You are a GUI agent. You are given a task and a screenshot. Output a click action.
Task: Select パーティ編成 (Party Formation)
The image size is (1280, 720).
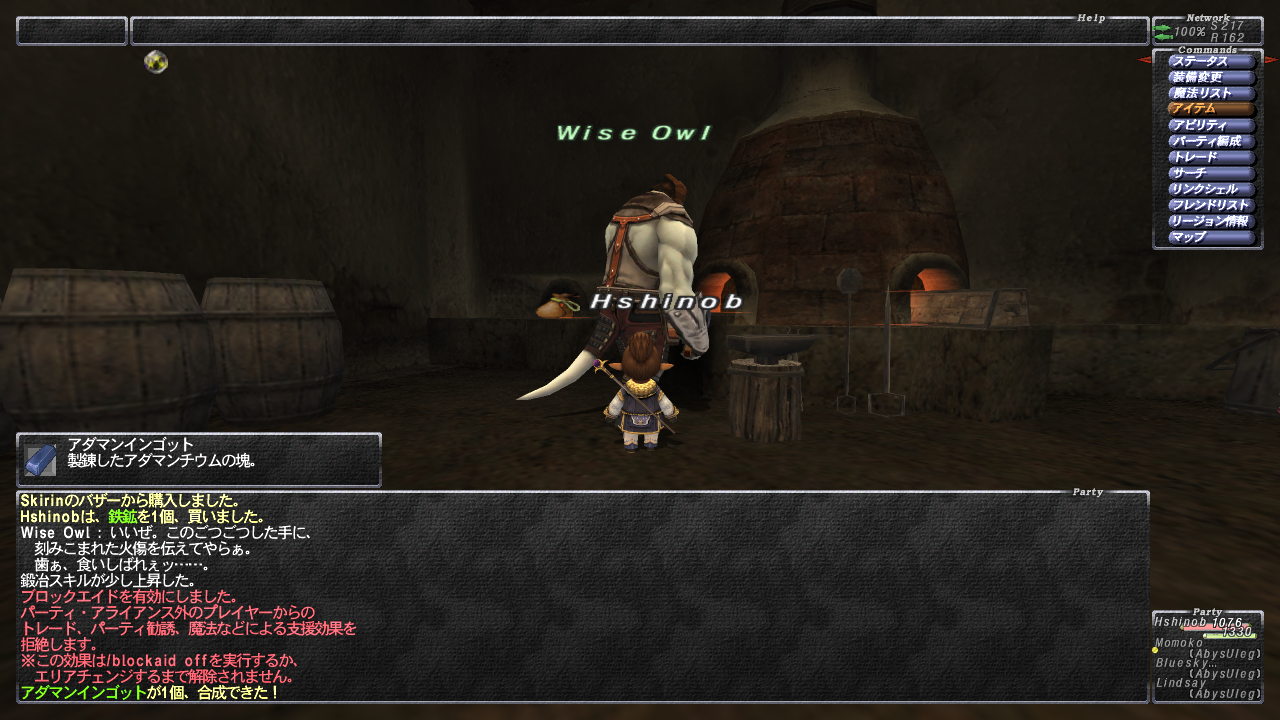click(1211, 142)
